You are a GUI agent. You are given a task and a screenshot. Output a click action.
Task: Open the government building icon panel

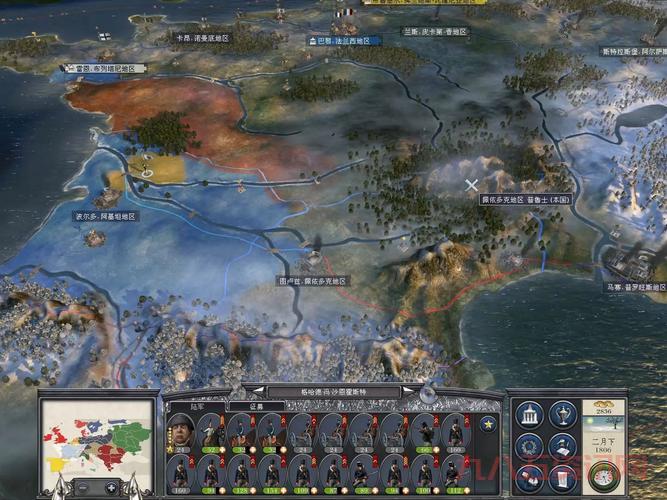pyautogui.click(x=531, y=414)
